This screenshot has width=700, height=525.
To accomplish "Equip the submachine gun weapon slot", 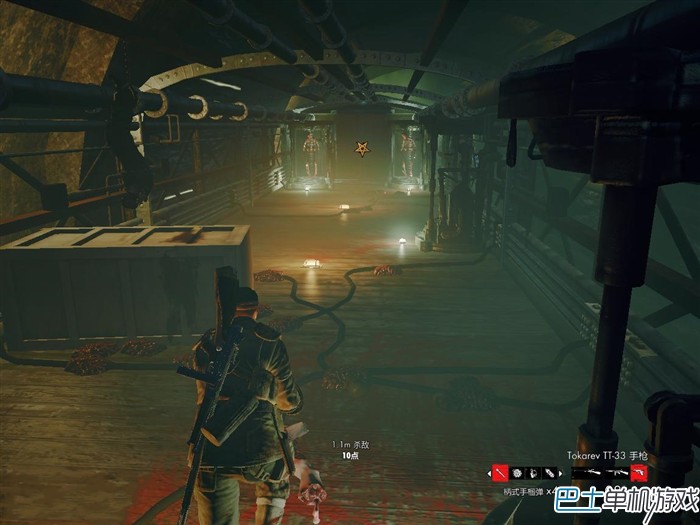I will pos(615,472).
